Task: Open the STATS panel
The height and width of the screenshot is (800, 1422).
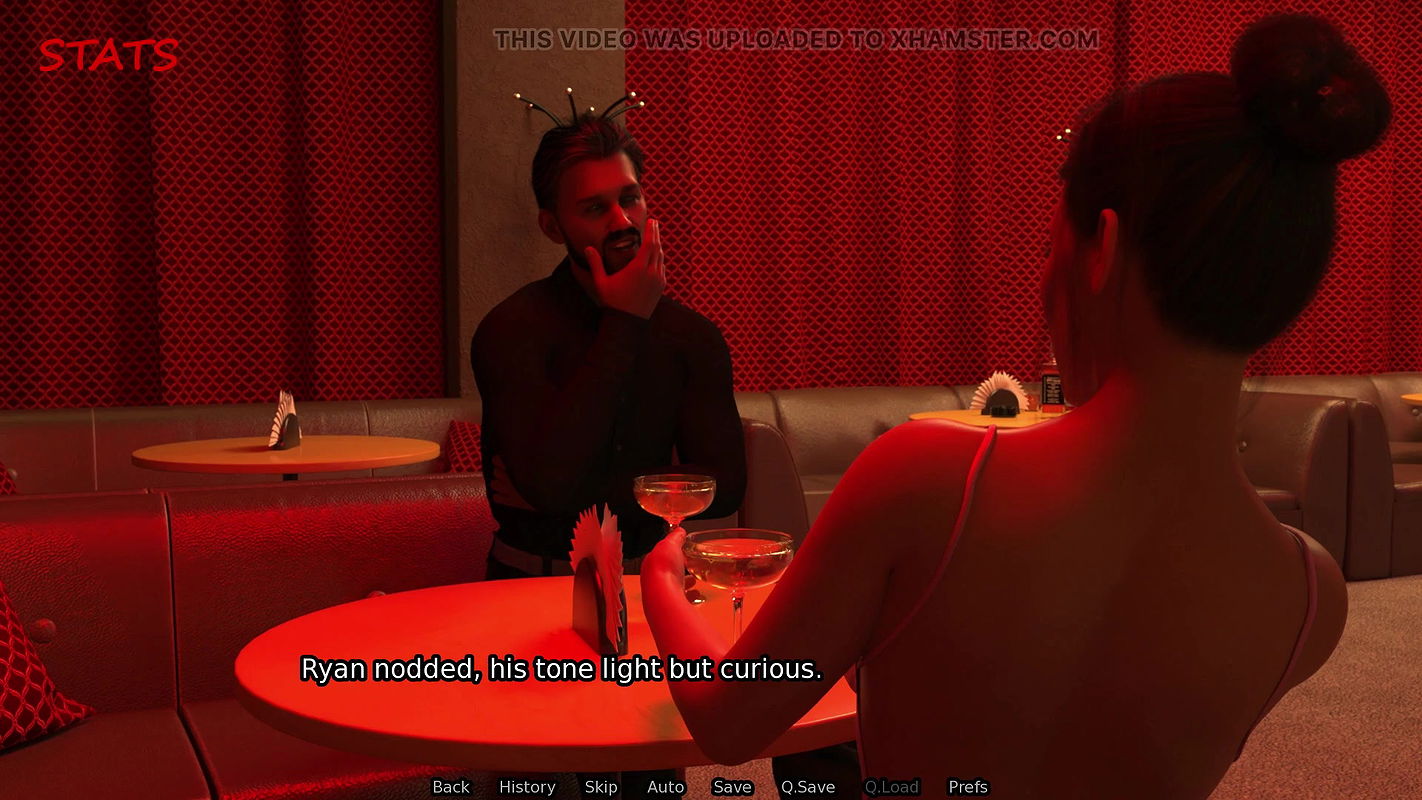Action: tap(108, 56)
